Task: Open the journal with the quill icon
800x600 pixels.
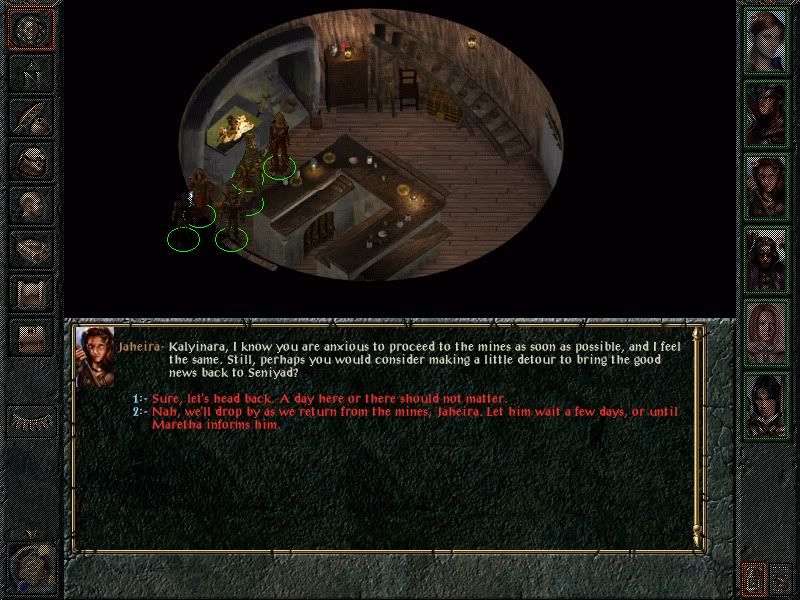Action: (x=29, y=116)
